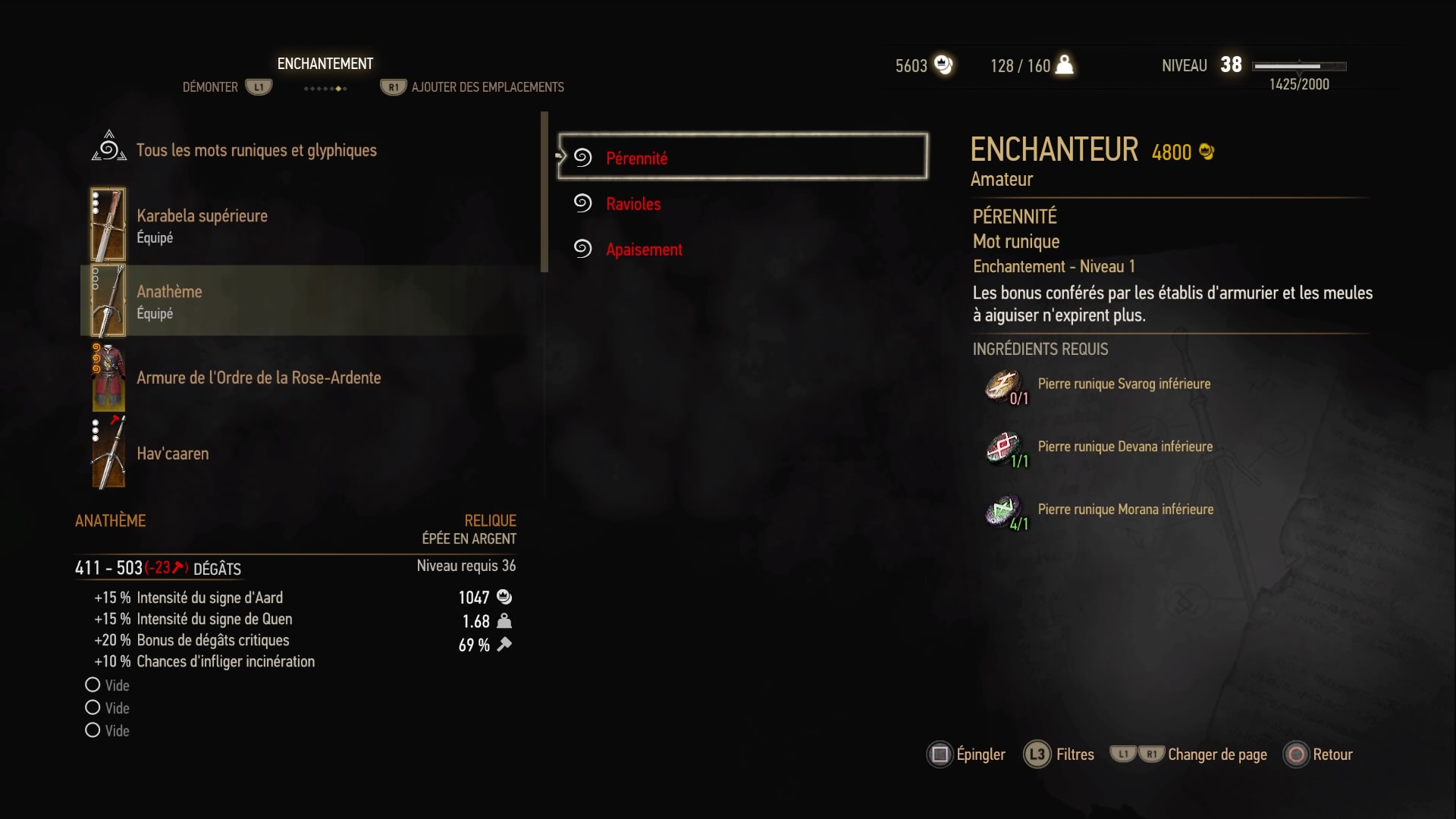Show all runic and glyphic words

[x=256, y=150]
